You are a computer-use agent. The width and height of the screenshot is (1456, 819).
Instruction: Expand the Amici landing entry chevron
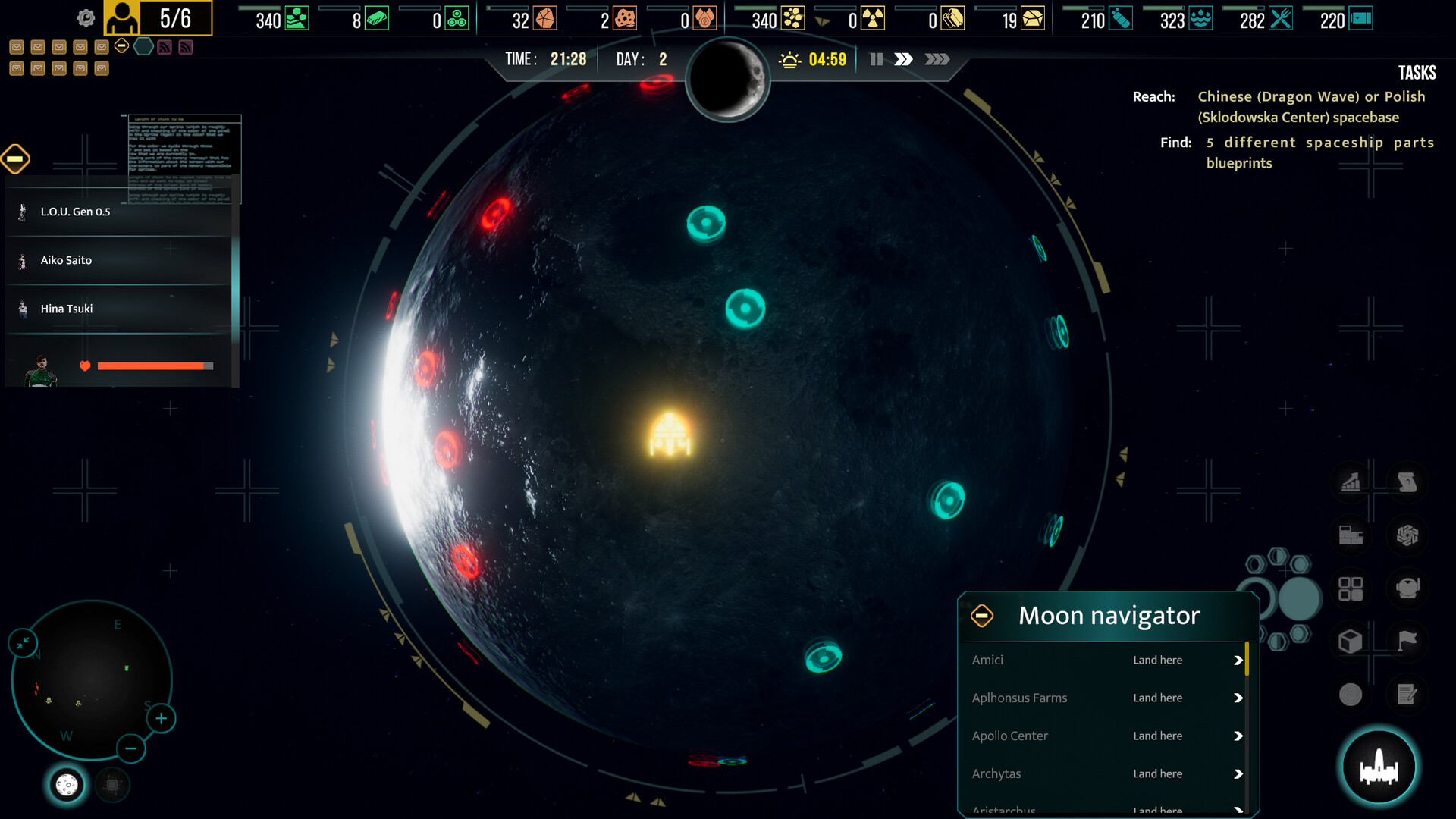[x=1238, y=661]
